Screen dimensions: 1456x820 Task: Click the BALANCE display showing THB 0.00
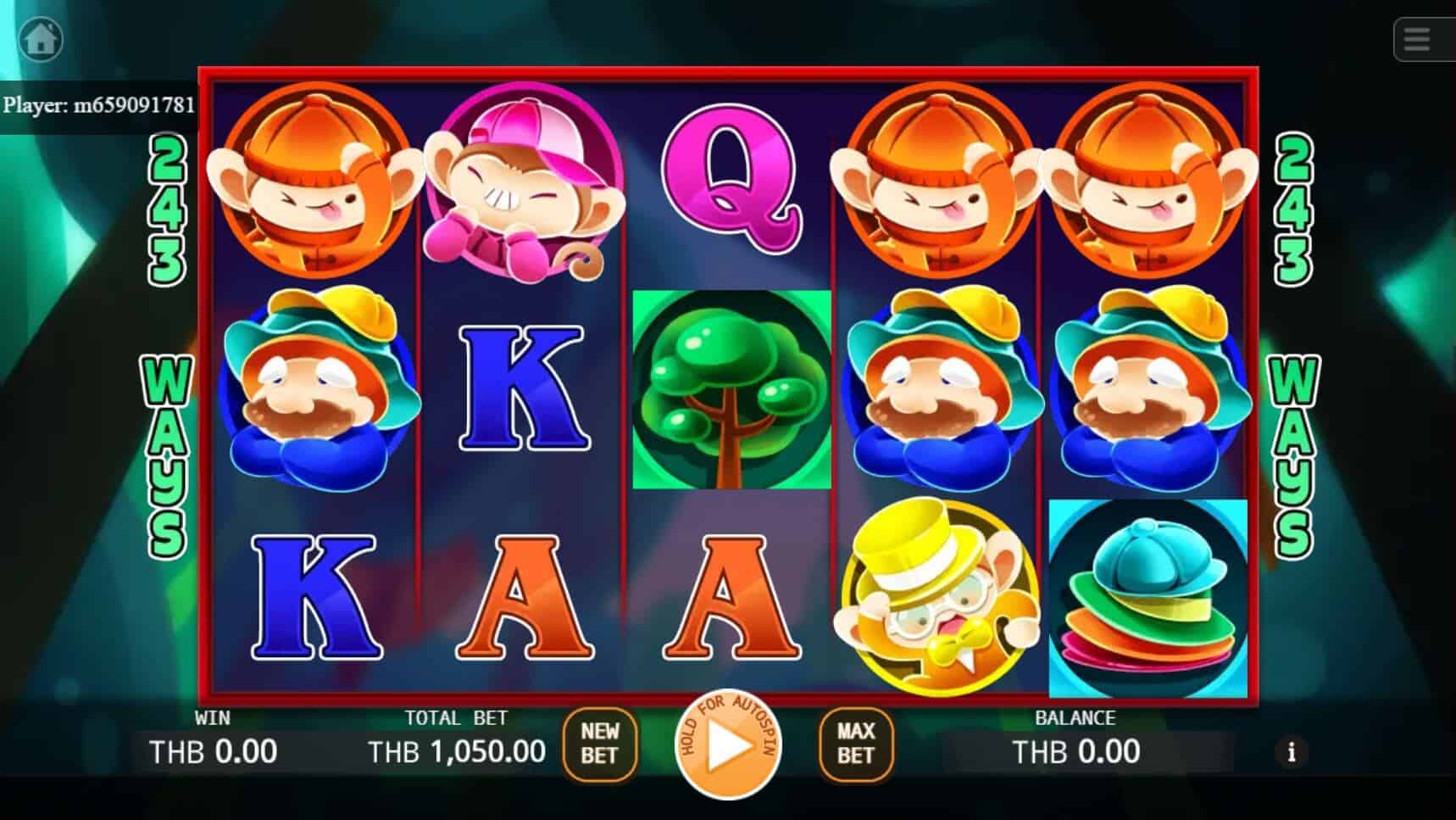click(x=1075, y=751)
